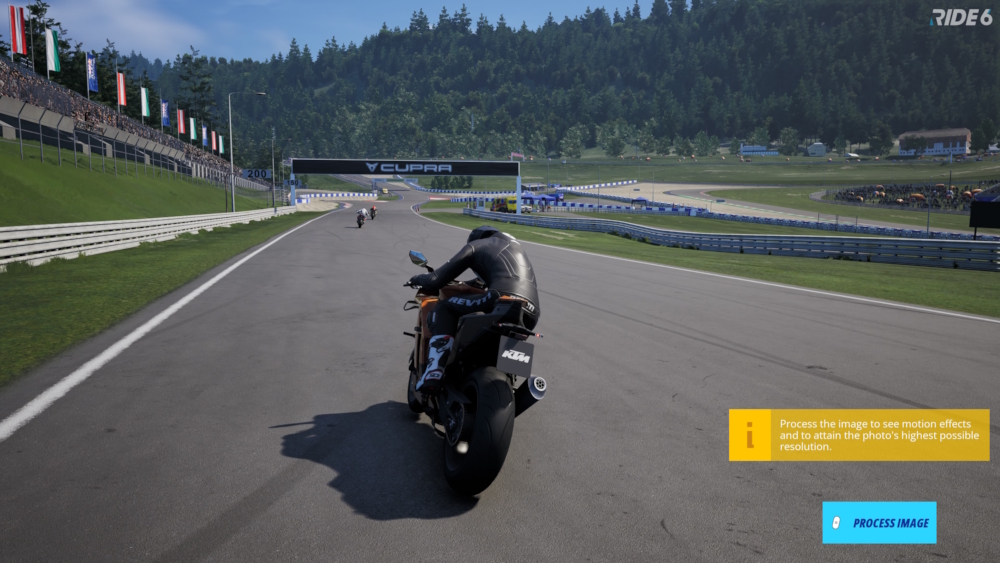1000x563 pixels.
Task: Click the Process Image button
Action: (879, 523)
